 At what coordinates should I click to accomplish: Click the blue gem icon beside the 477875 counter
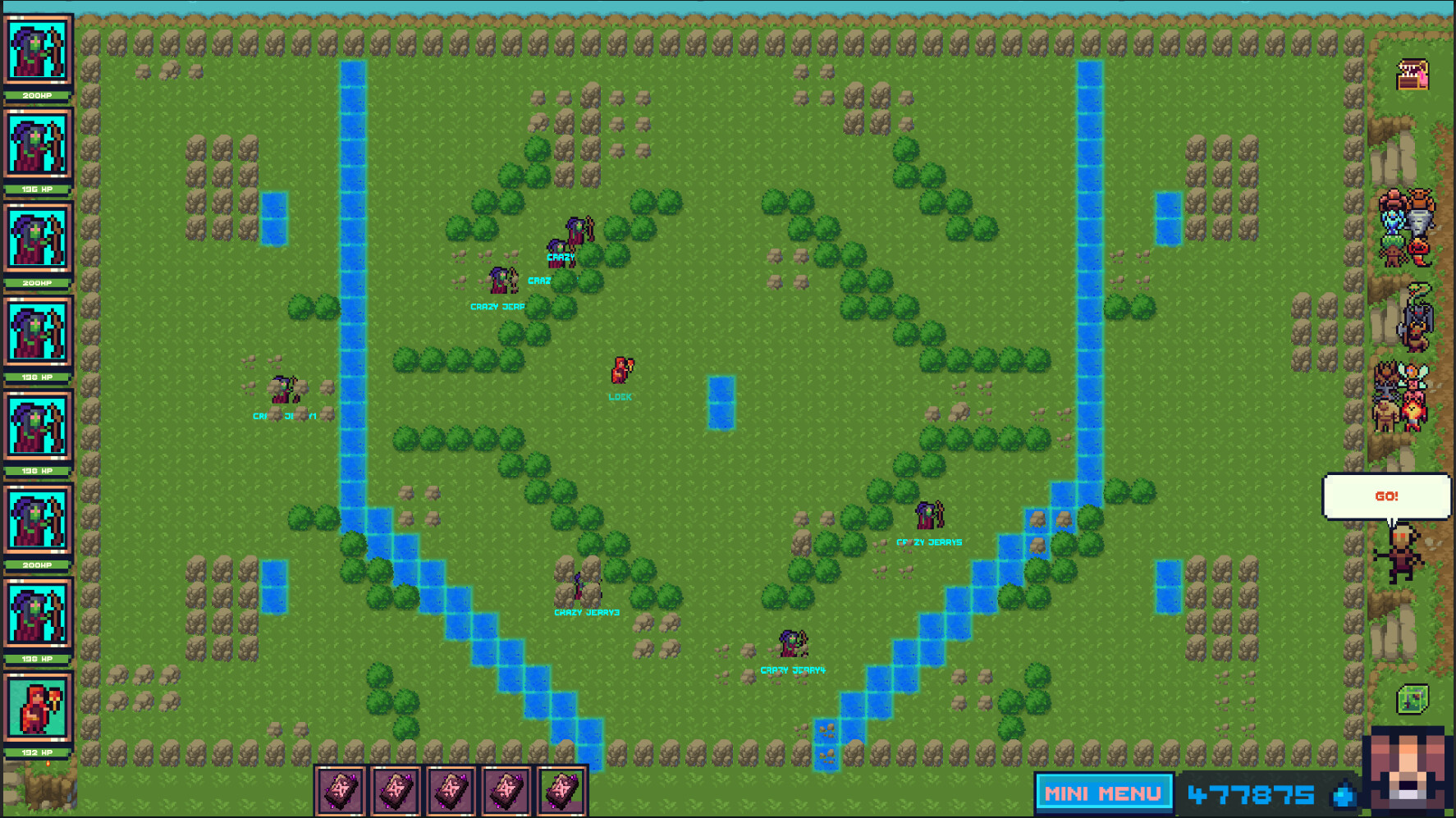(x=1344, y=794)
